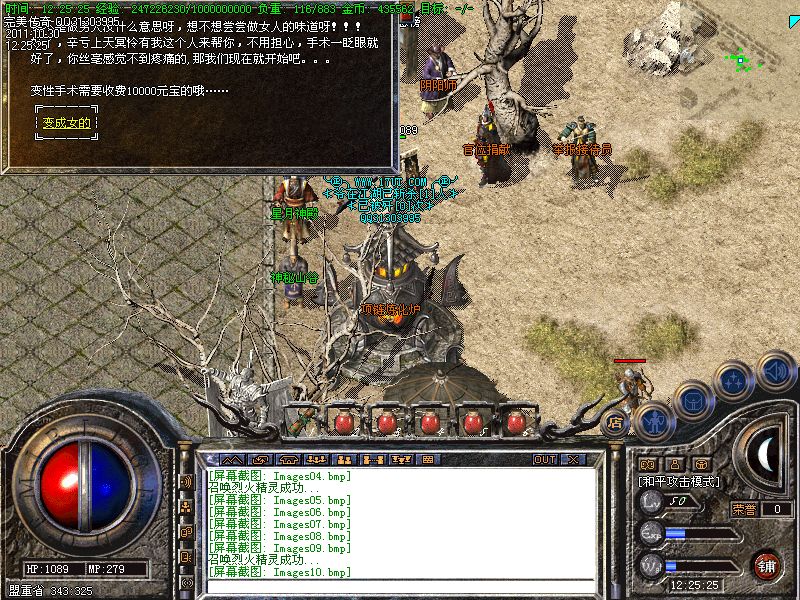Click the 荣誉 honor label
This screenshot has width=800, height=600.
pyautogui.click(x=744, y=508)
